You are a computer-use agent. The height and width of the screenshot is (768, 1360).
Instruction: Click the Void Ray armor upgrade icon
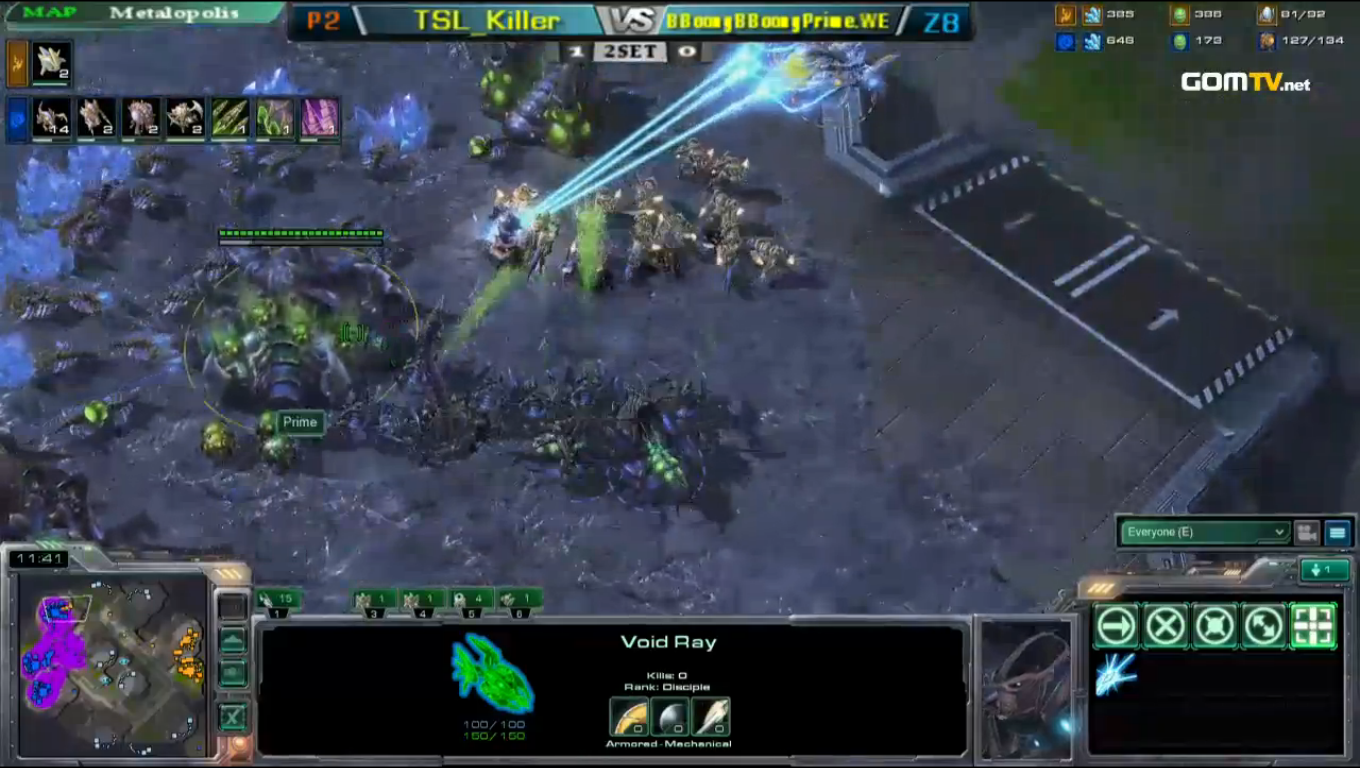629,715
